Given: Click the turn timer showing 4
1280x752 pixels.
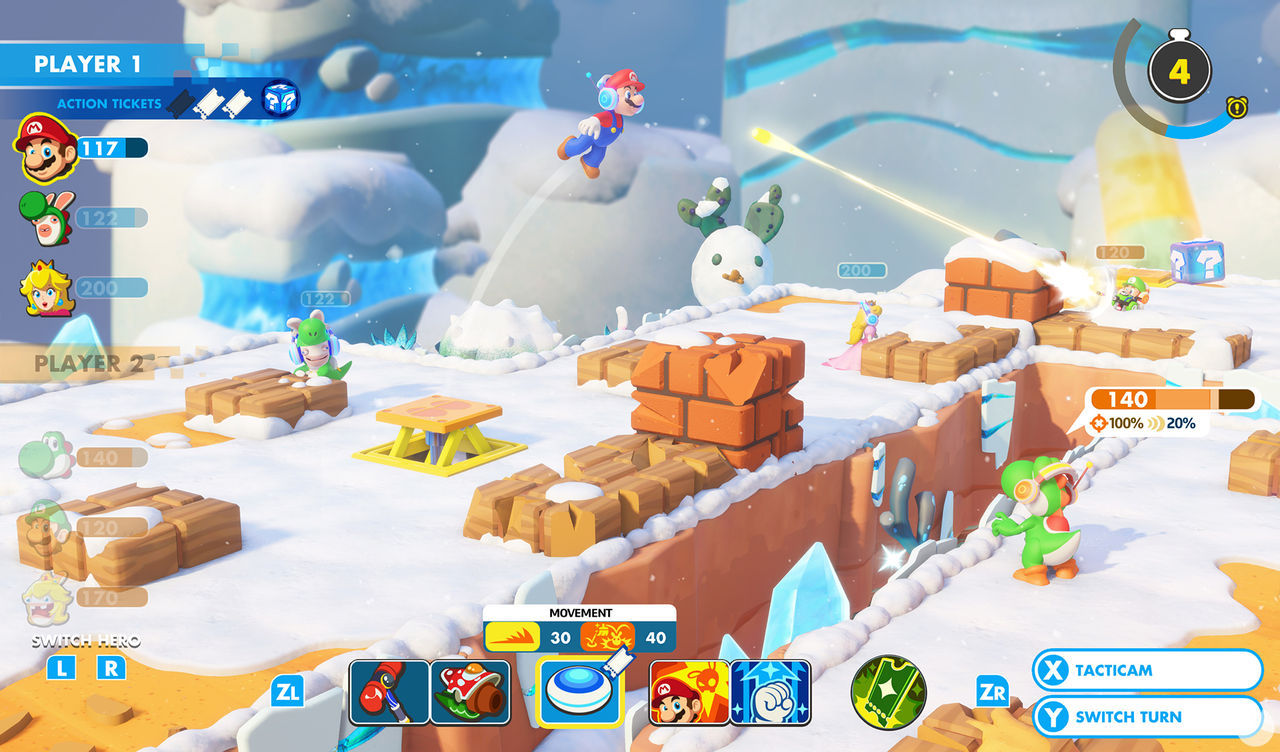Looking at the screenshot, I should (x=1180, y=68).
